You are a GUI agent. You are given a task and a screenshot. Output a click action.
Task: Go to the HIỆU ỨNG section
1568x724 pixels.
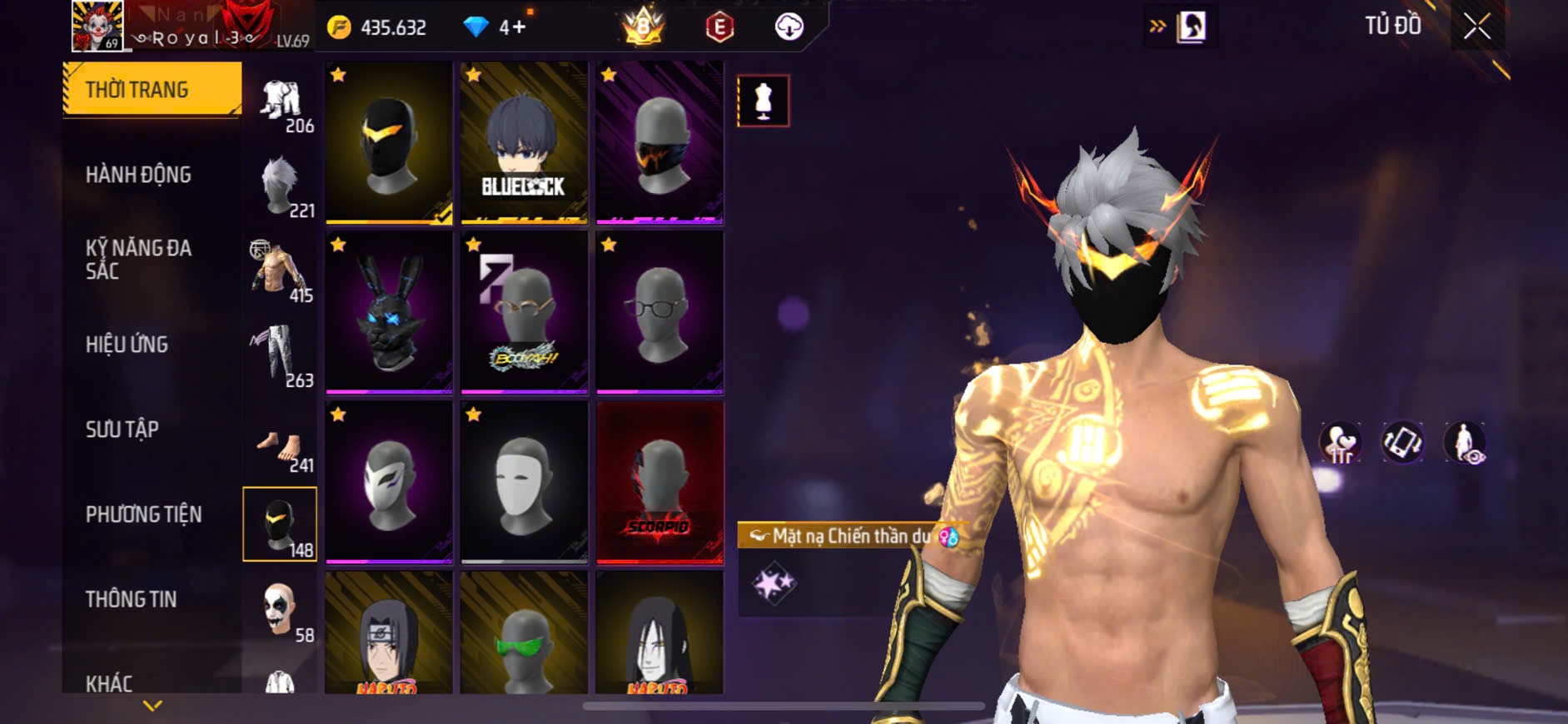coord(127,345)
